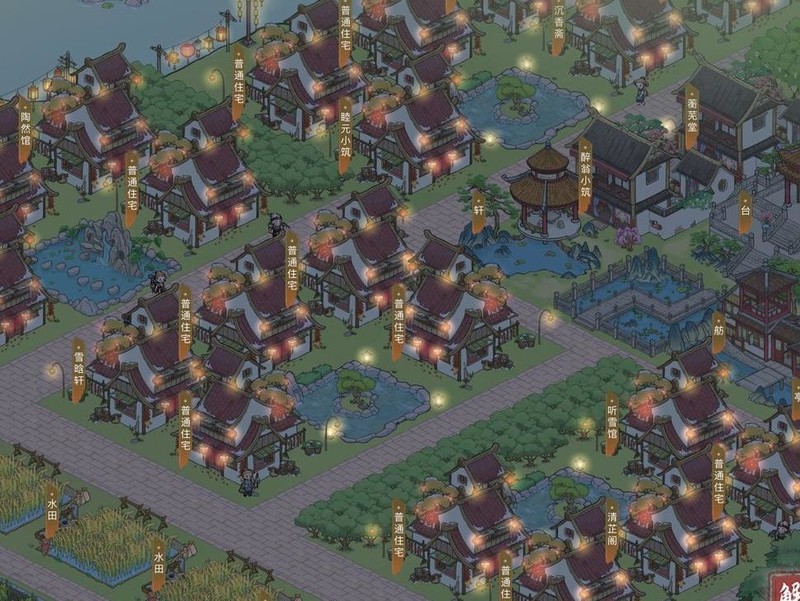Choose the 清芷阁 name banner
This screenshot has width=800, height=601.
click(611, 529)
